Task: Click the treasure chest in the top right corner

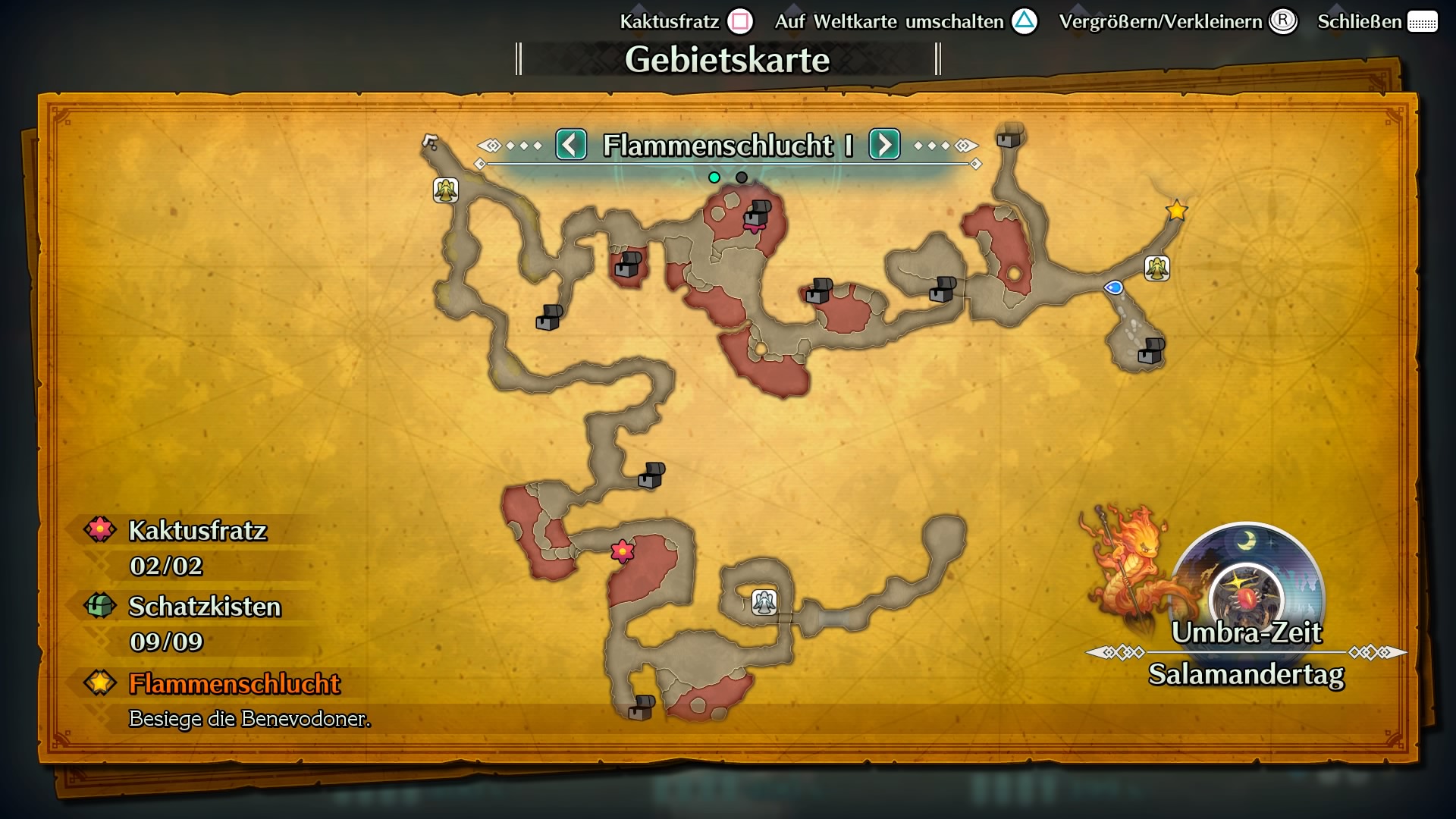Action: tap(1009, 140)
